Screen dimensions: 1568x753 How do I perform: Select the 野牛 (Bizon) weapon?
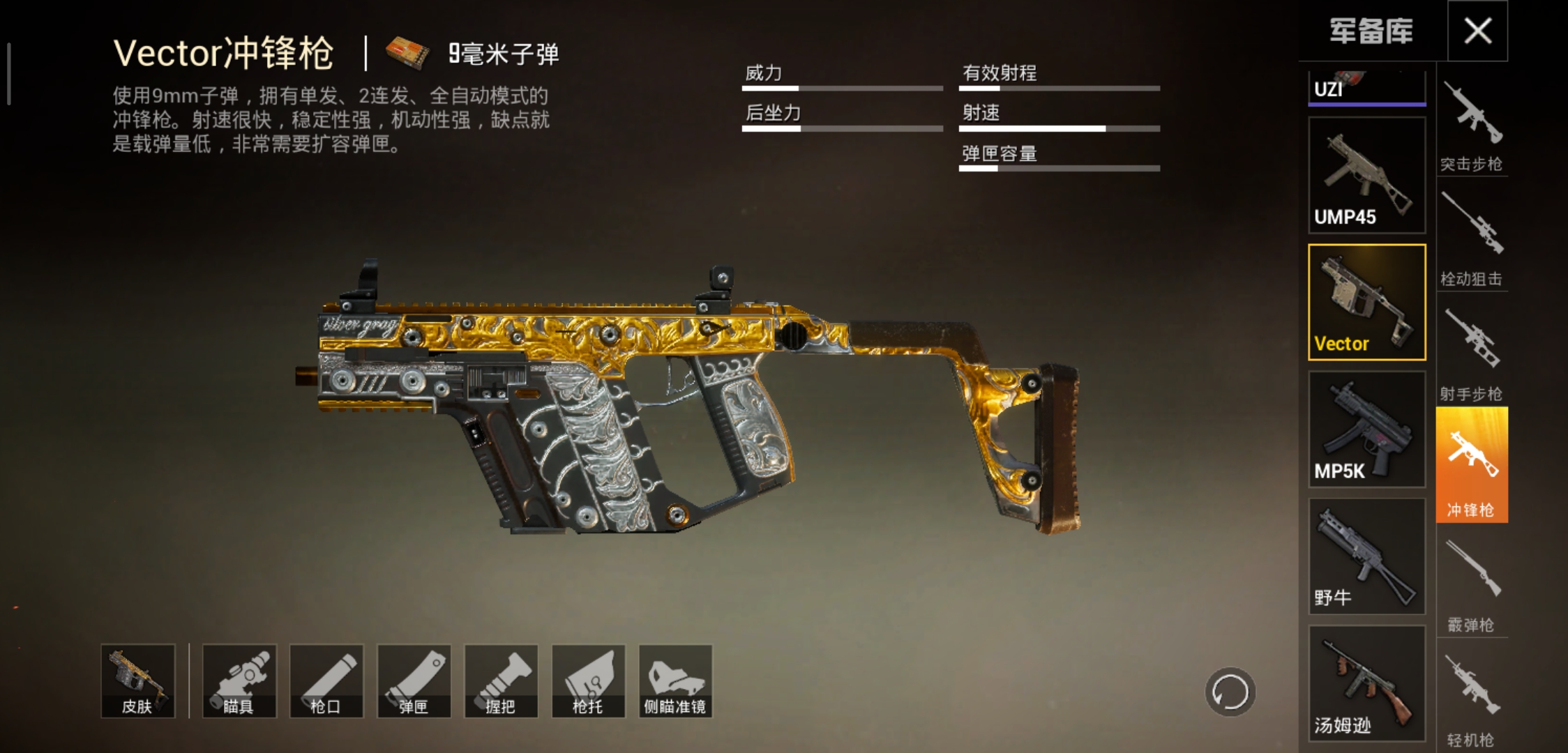pos(1366,558)
